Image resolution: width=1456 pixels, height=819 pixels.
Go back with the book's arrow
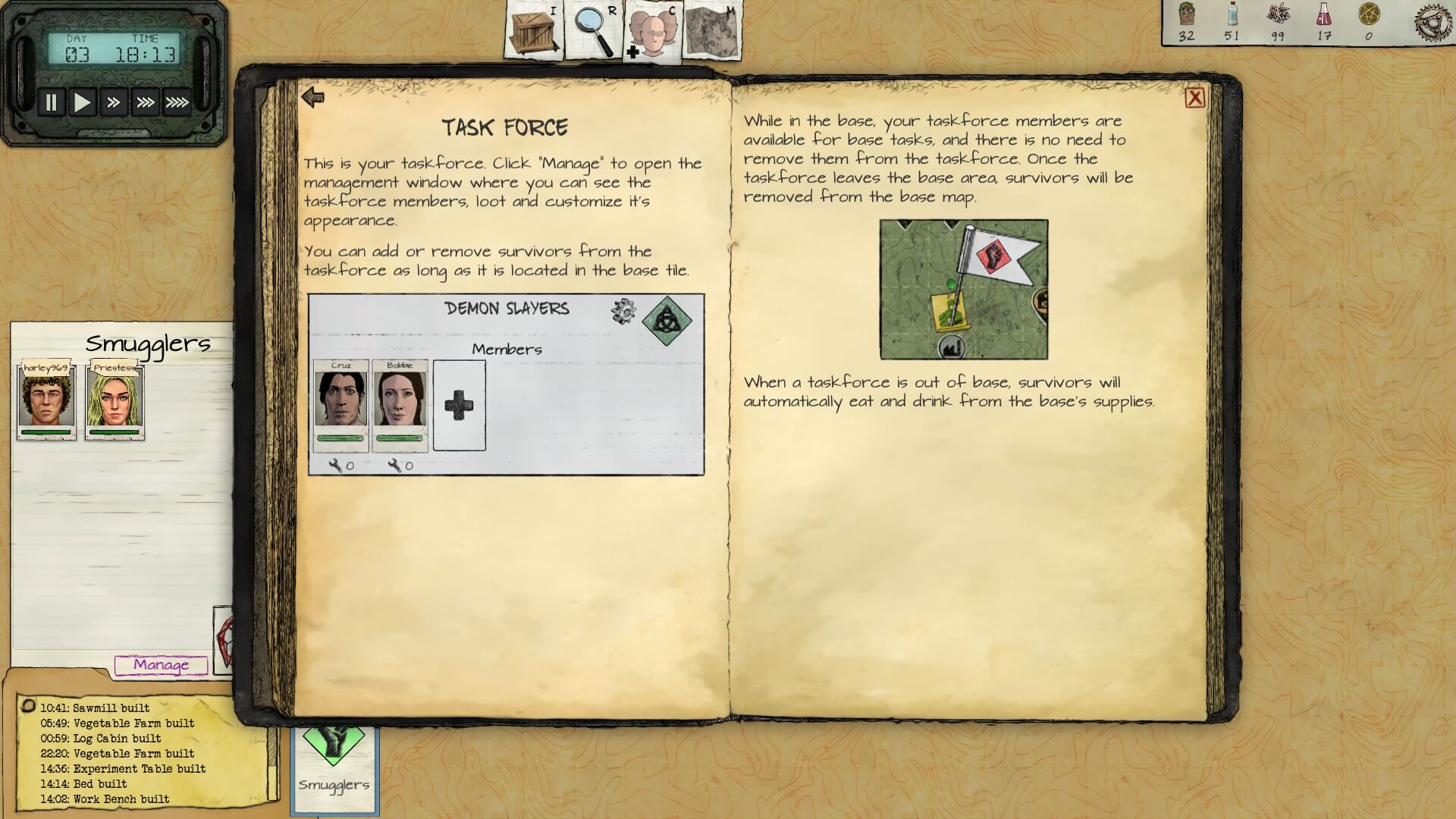312,97
